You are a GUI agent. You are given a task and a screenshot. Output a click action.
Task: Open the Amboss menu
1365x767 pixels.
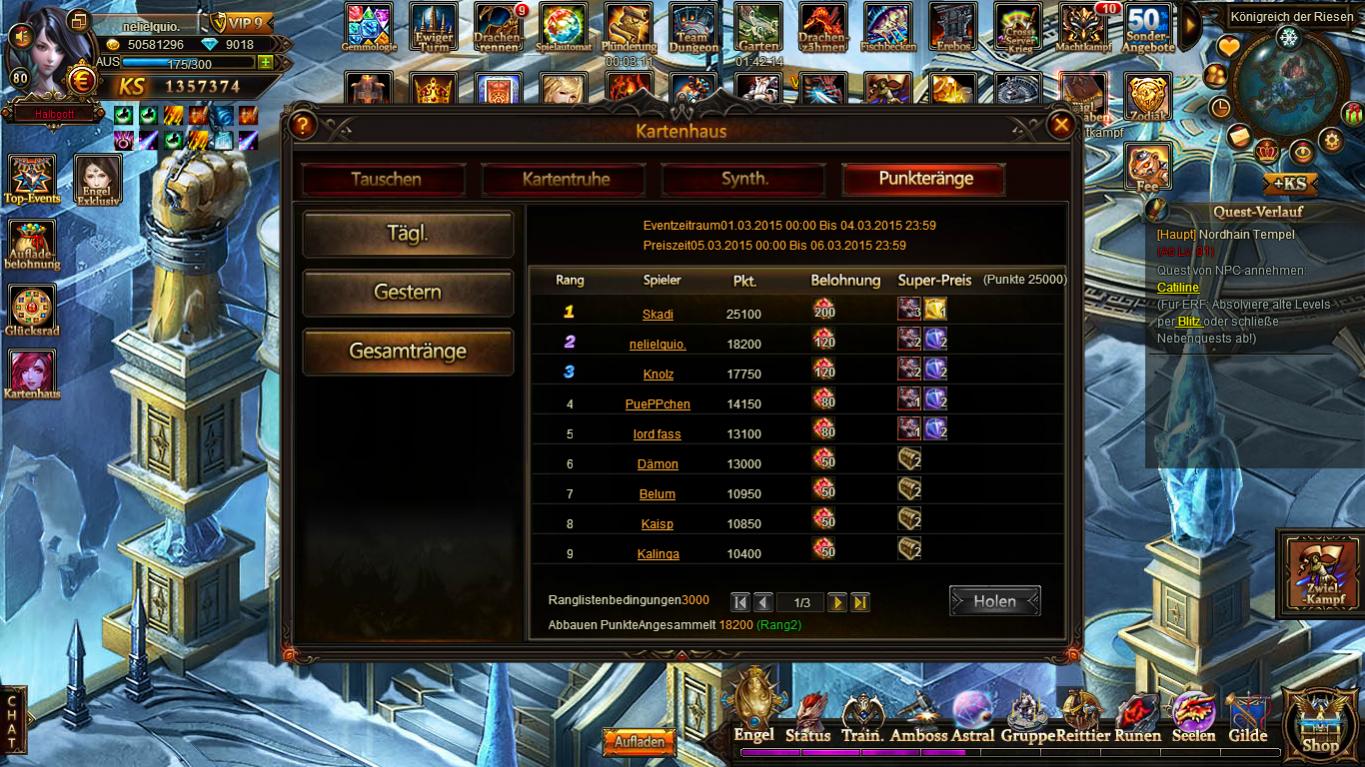click(x=918, y=720)
